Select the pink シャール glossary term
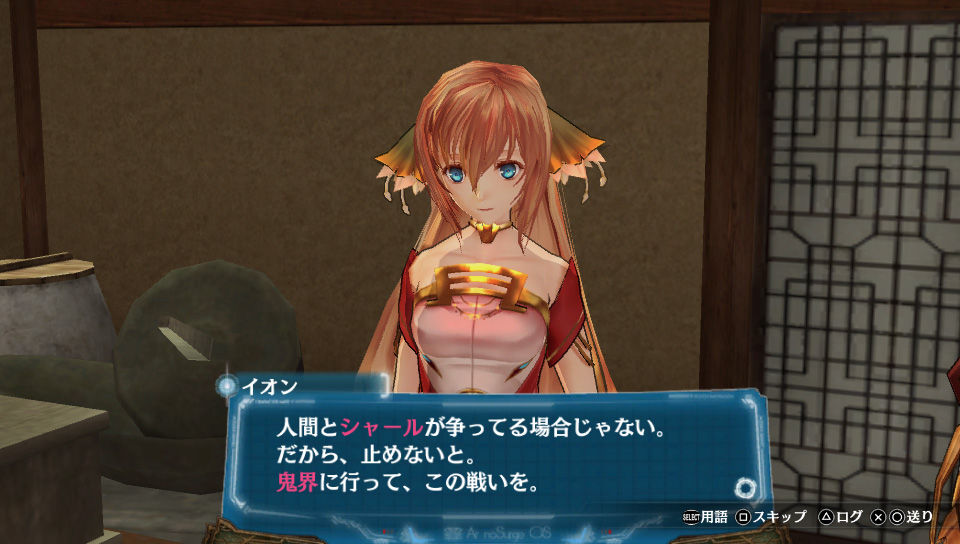The image size is (960, 544). click(382, 428)
